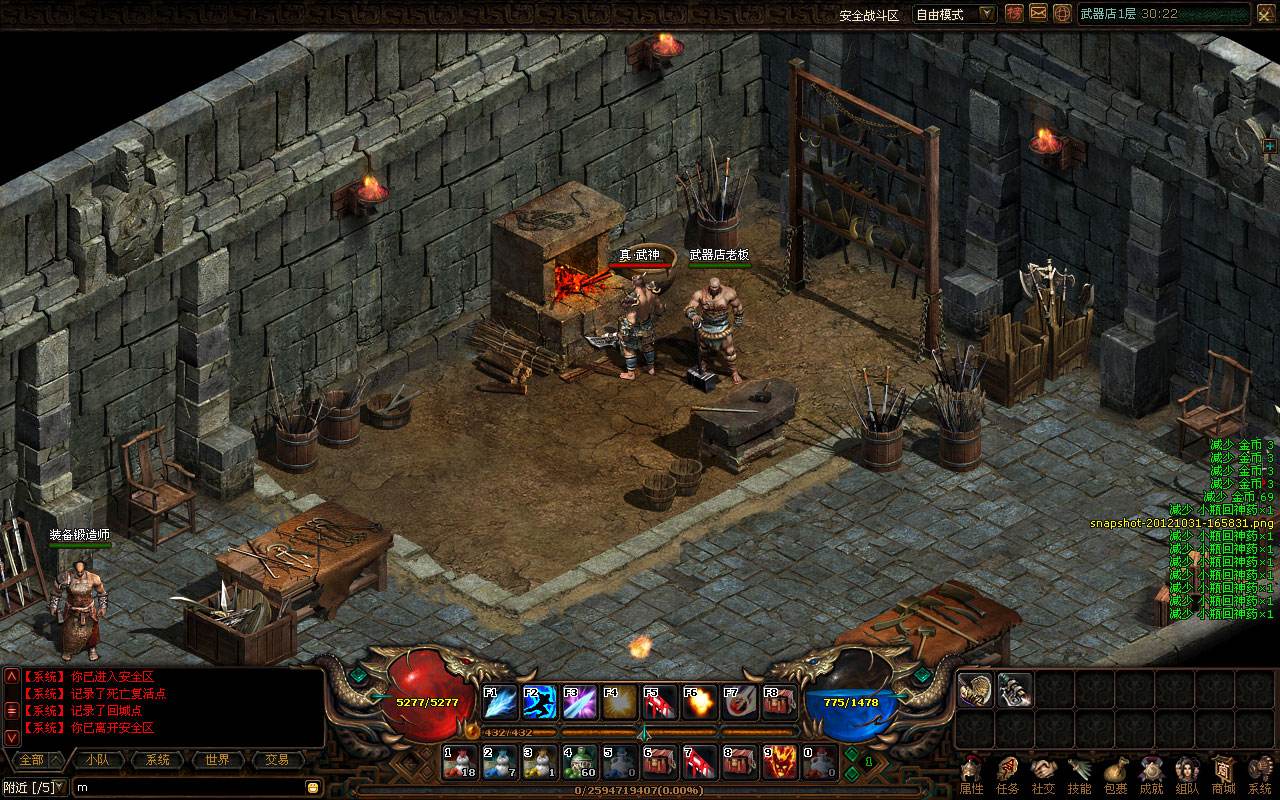Select the 世界 chat tab
The height and width of the screenshot is (800, 1280).
(217, 760)
